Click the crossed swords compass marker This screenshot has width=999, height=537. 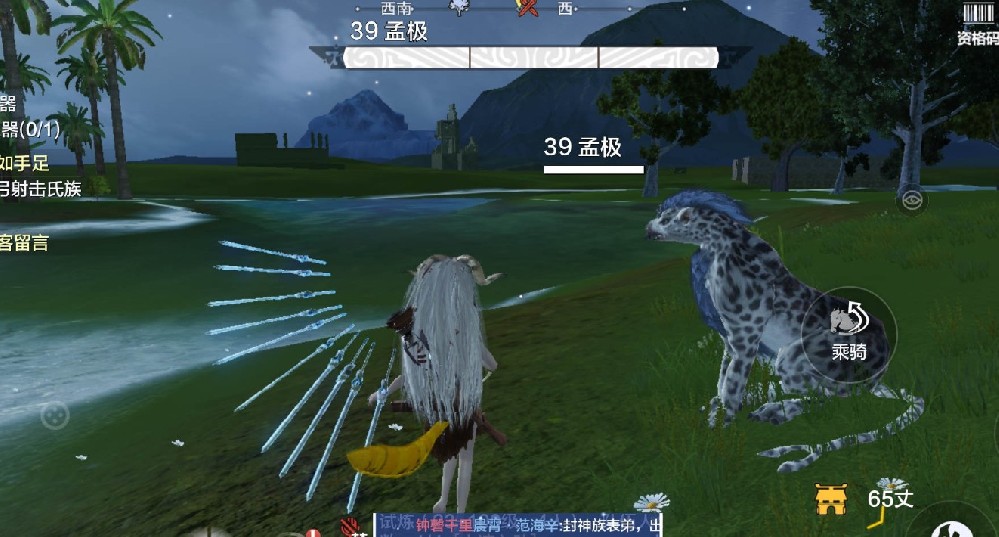point(527,8)
